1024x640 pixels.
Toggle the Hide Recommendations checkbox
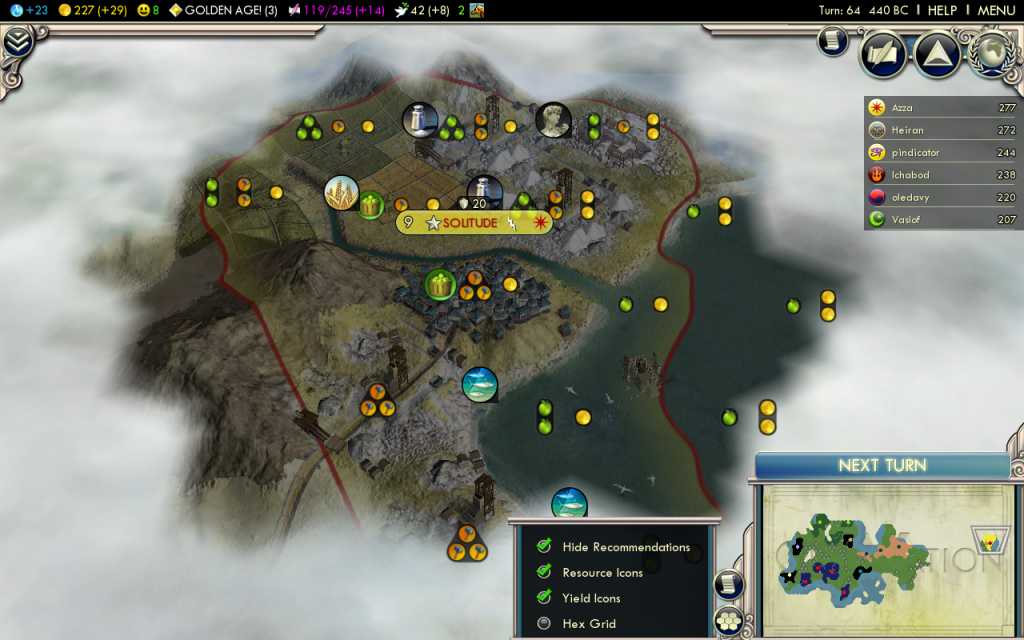[x=544, y=547]
